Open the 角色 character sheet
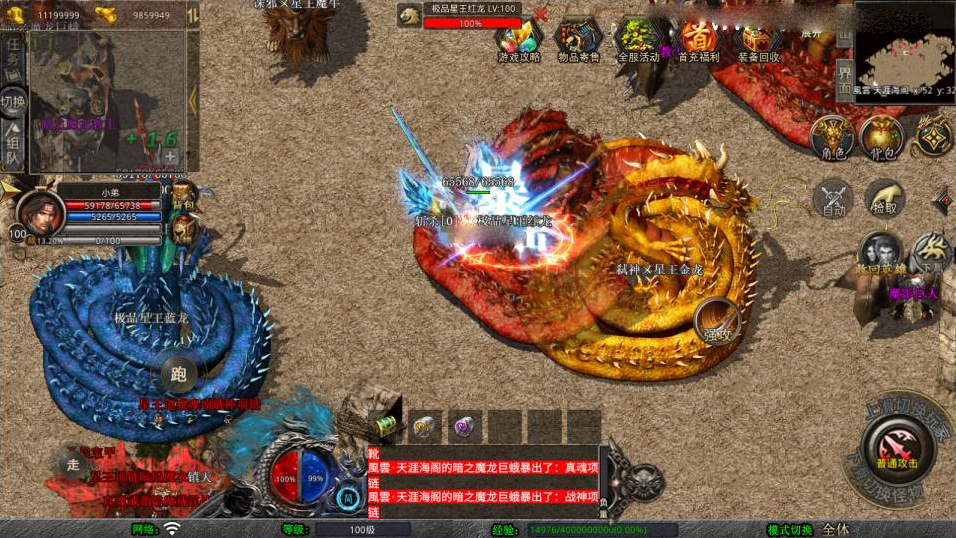Screen dimensions: 956x538 [832, 137]
